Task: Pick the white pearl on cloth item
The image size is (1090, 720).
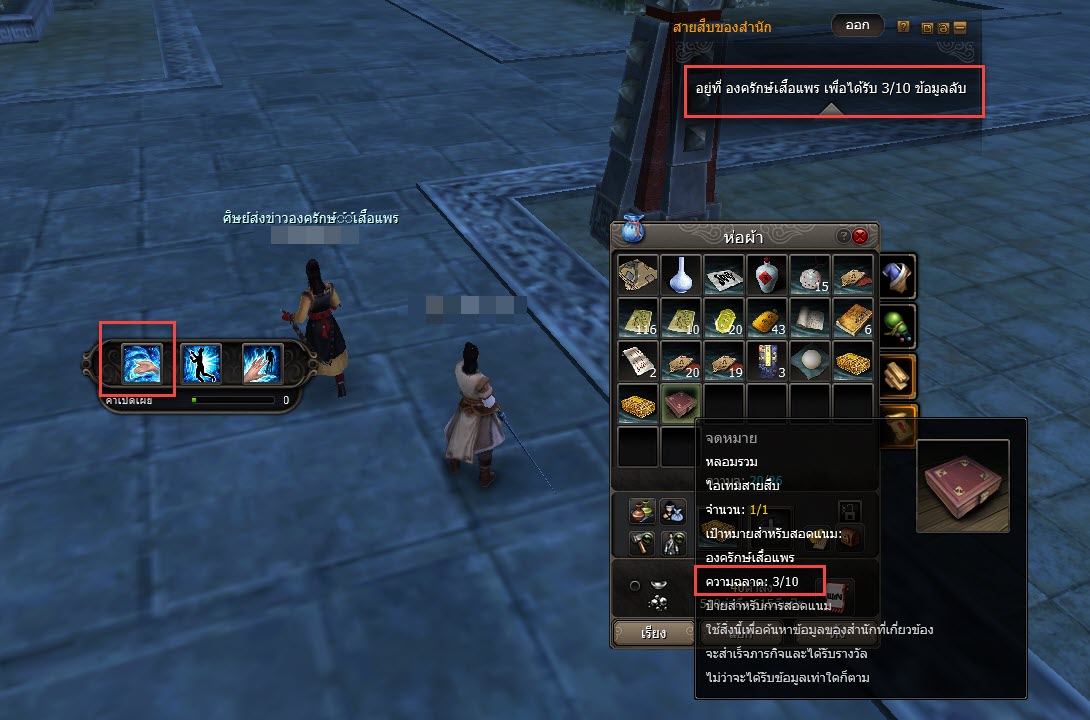Action: tap(809, 361)
